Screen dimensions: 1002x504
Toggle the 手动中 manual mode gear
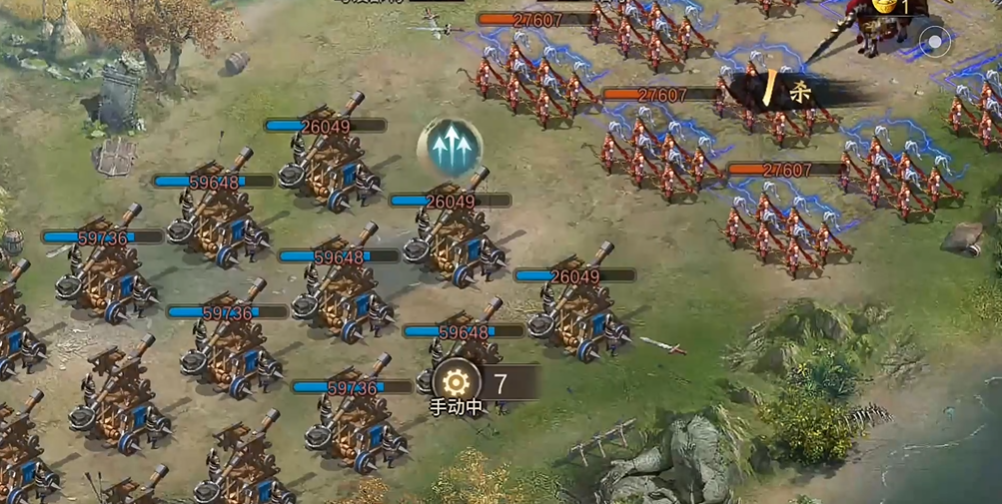coord(456,381)
